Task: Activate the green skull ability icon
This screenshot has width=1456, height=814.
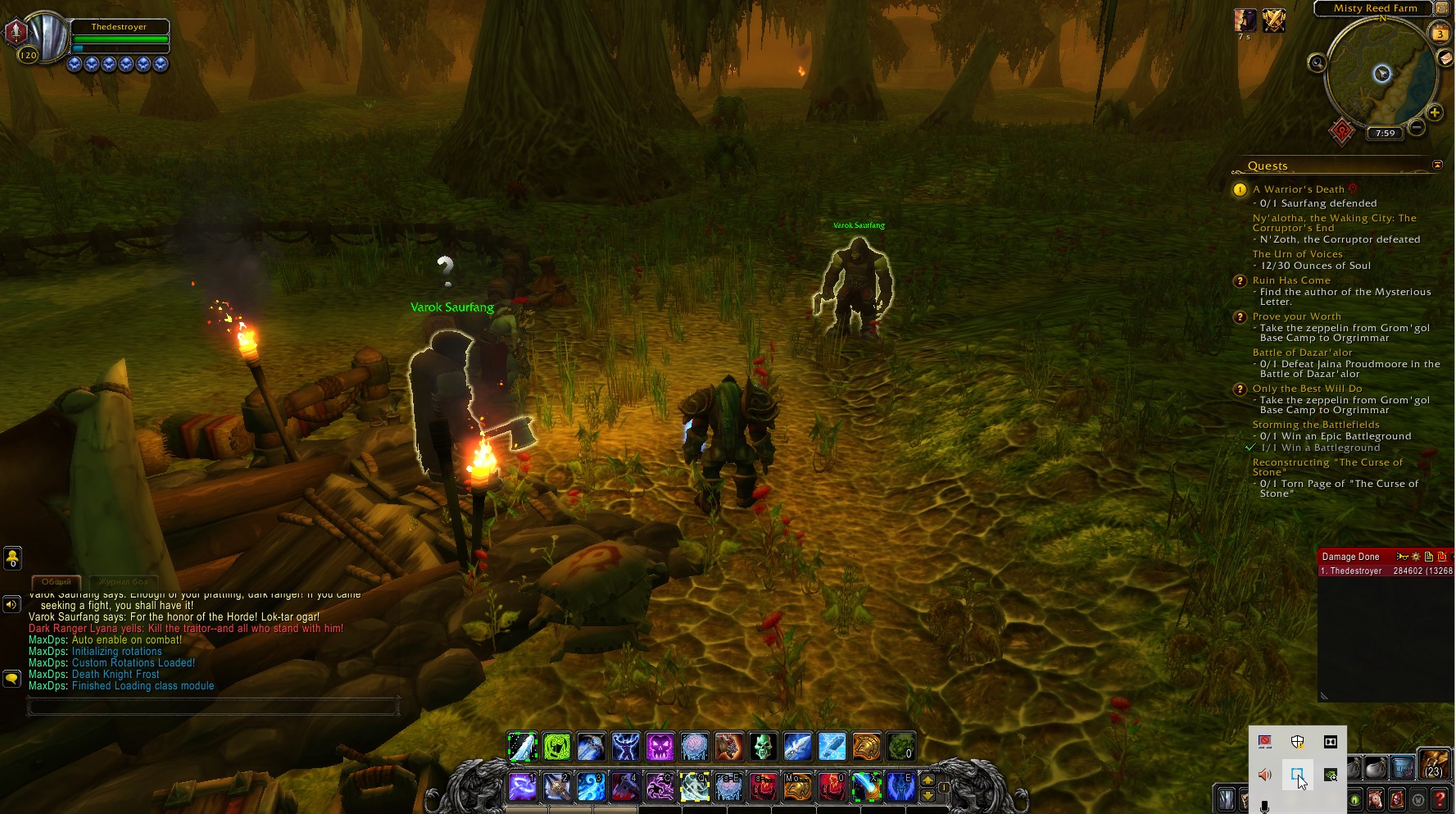Action: click(x=763, y=747)
